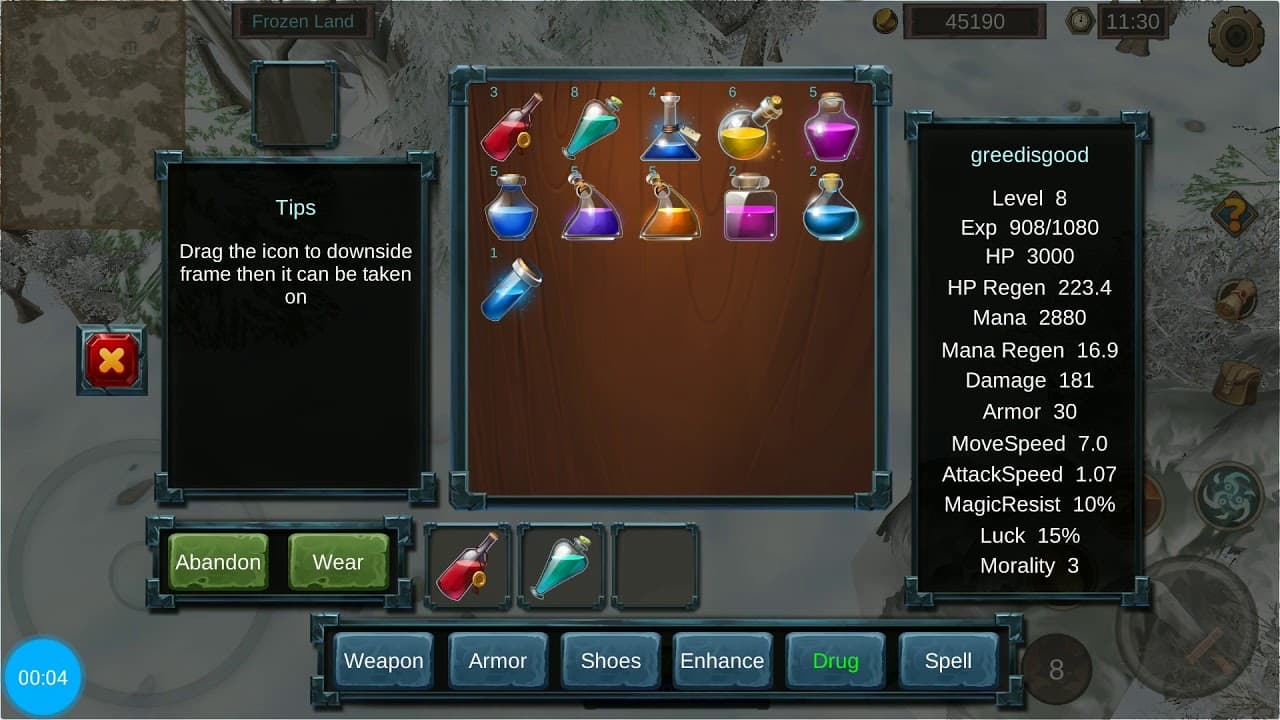The width and height of the screenshot is (1280, 720).
Task: Switch to the Weapon tab
Action: click(x=383, y=661)
